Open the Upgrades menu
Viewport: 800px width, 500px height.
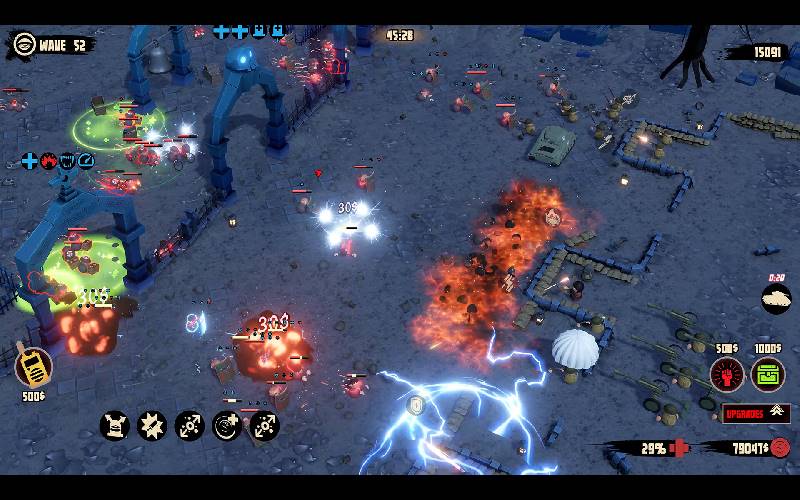coord(756,413)
